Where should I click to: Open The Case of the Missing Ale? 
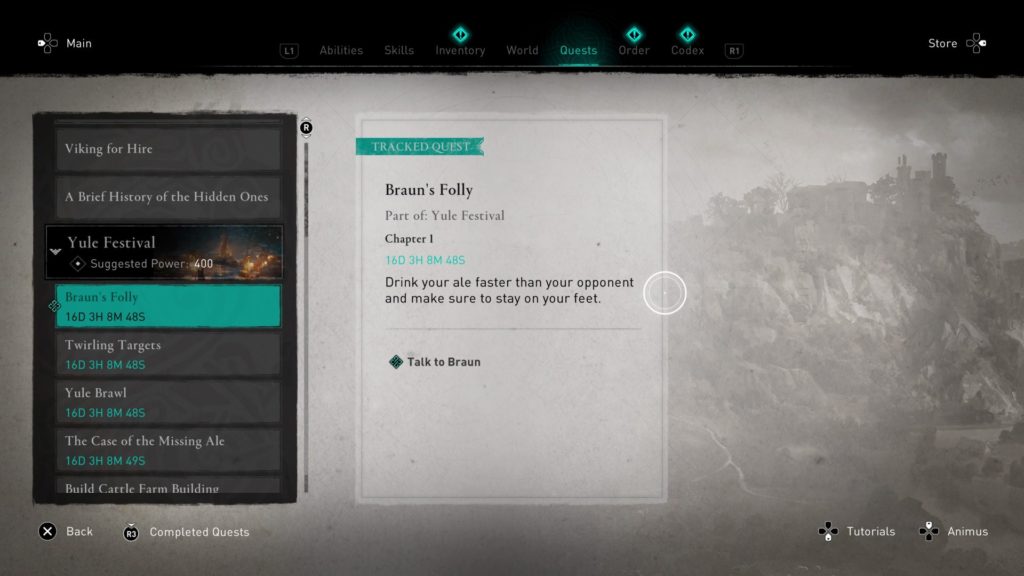tap(166, 449)
